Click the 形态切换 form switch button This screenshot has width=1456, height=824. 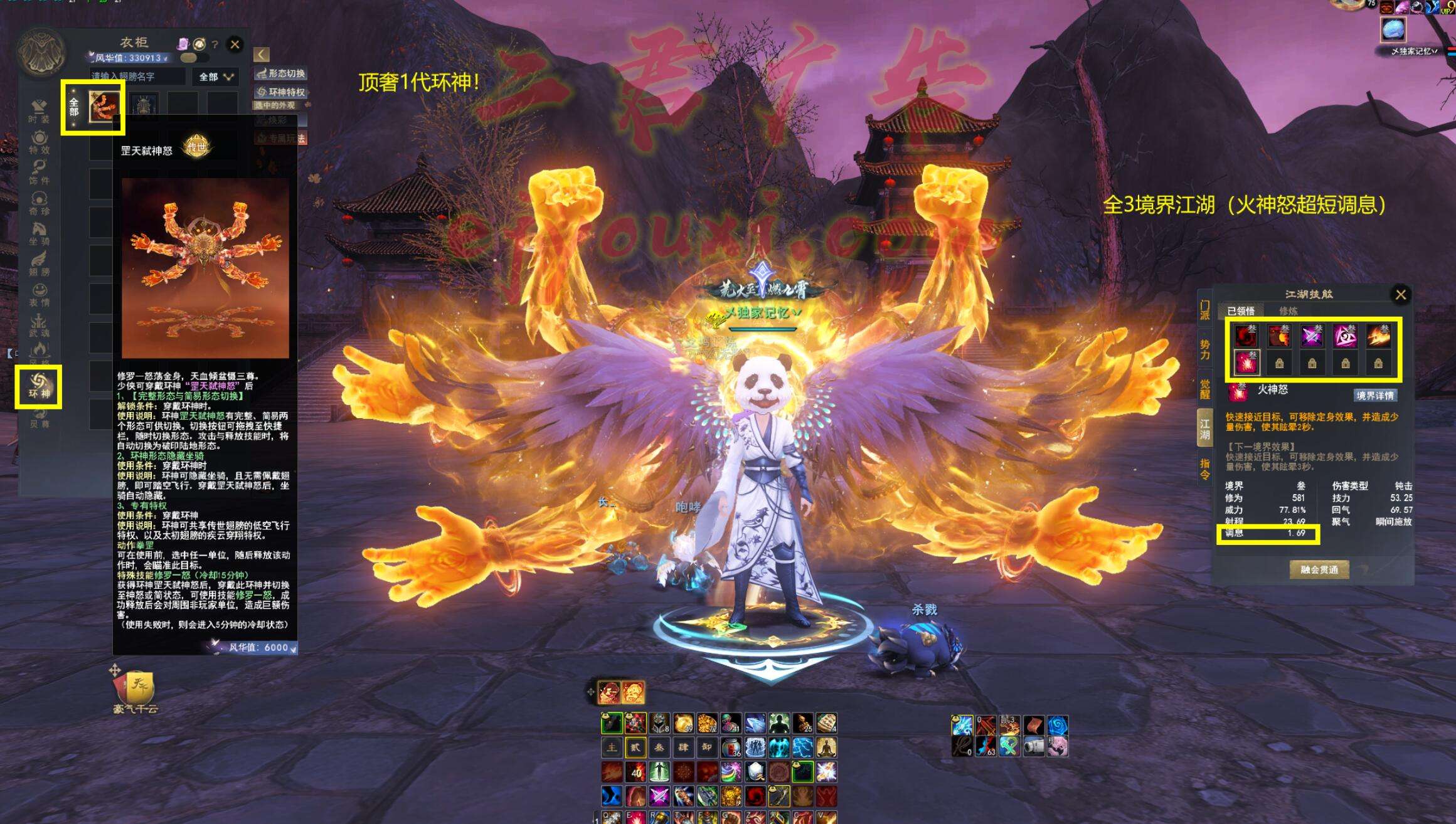[x=281, y=74]
